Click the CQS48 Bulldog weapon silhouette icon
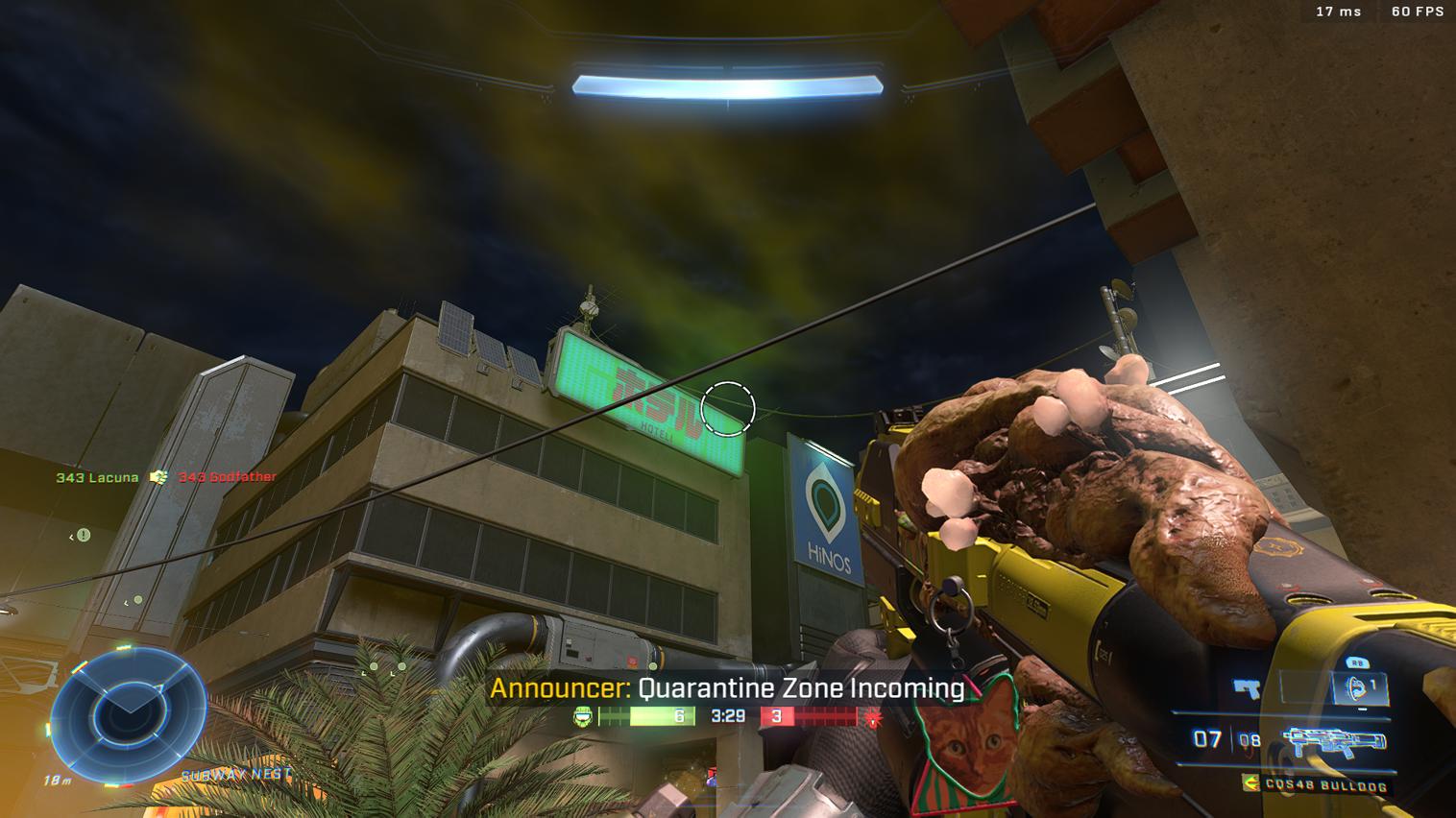This screenshot has height=818, width=1456. (1335, 739)
